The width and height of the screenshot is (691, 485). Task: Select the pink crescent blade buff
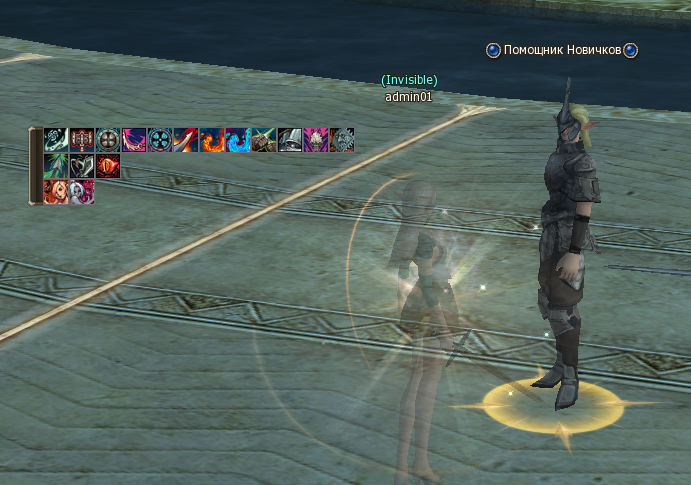[134, 140]
